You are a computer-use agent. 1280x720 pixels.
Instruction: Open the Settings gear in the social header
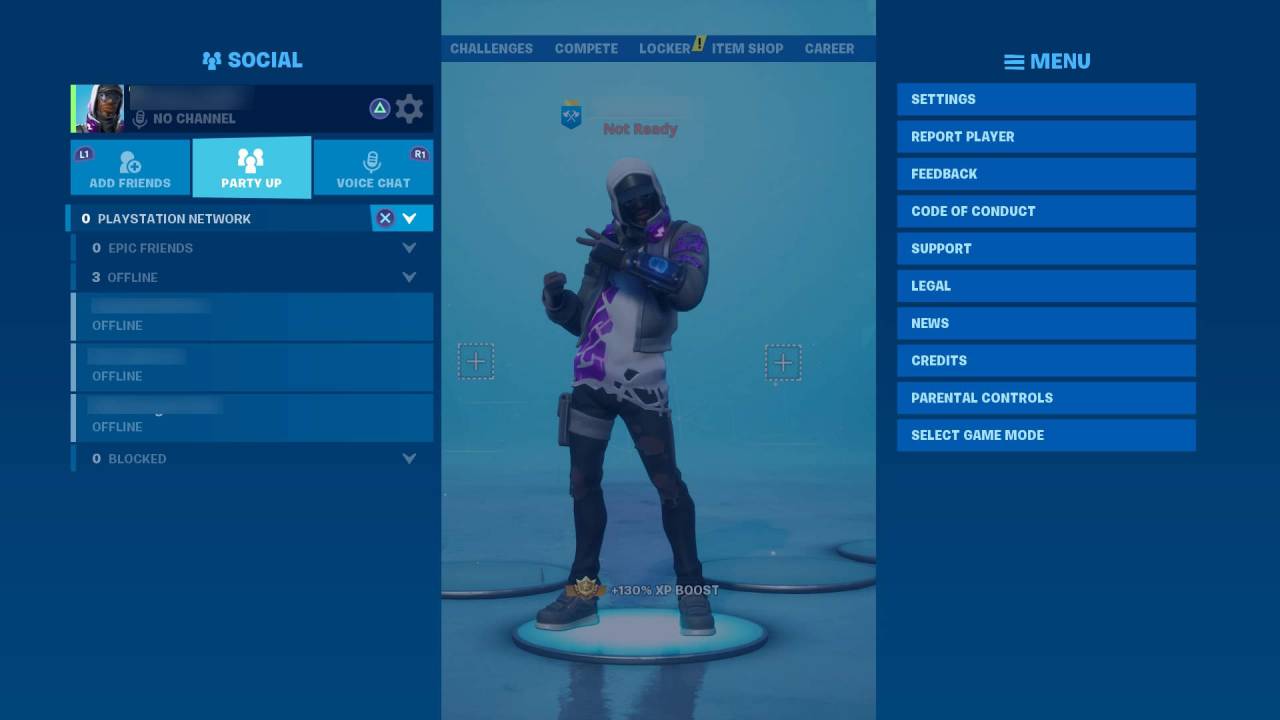409,109
